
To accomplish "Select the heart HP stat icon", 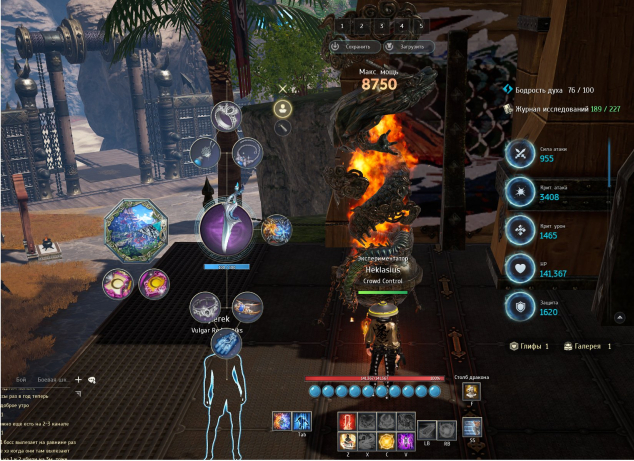I will pyautogui.click(x=520, y=268).
